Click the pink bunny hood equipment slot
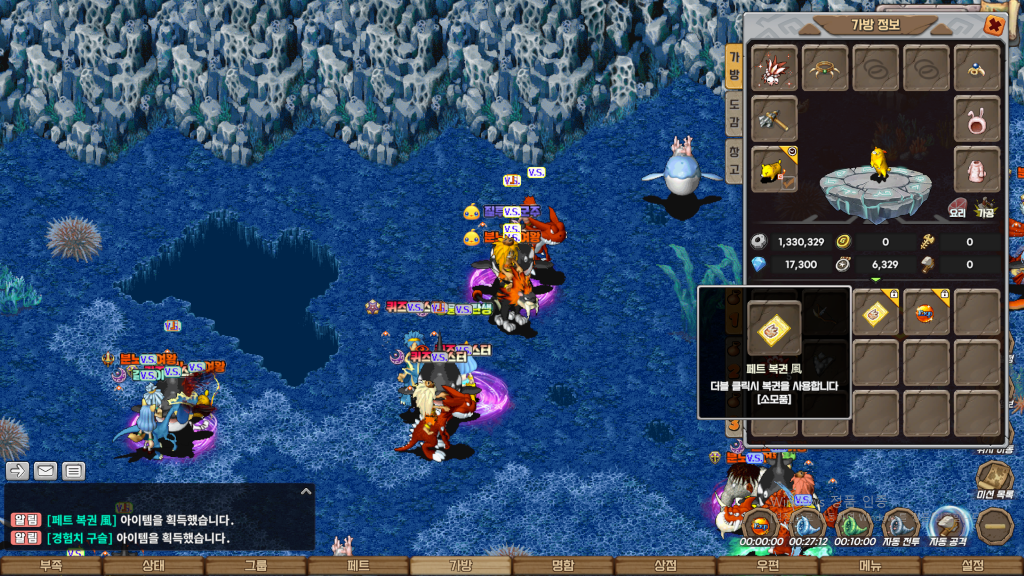This screenshot has width=1024, height=576. click(977, 118)
